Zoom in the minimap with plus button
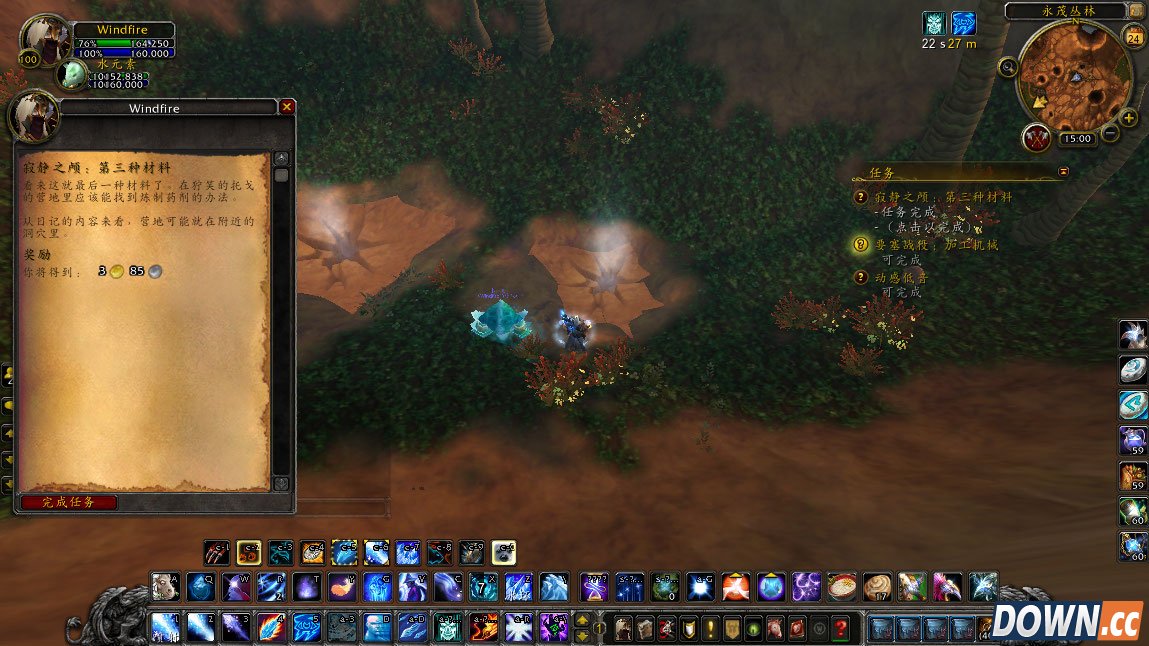 tap(1129, 118)
